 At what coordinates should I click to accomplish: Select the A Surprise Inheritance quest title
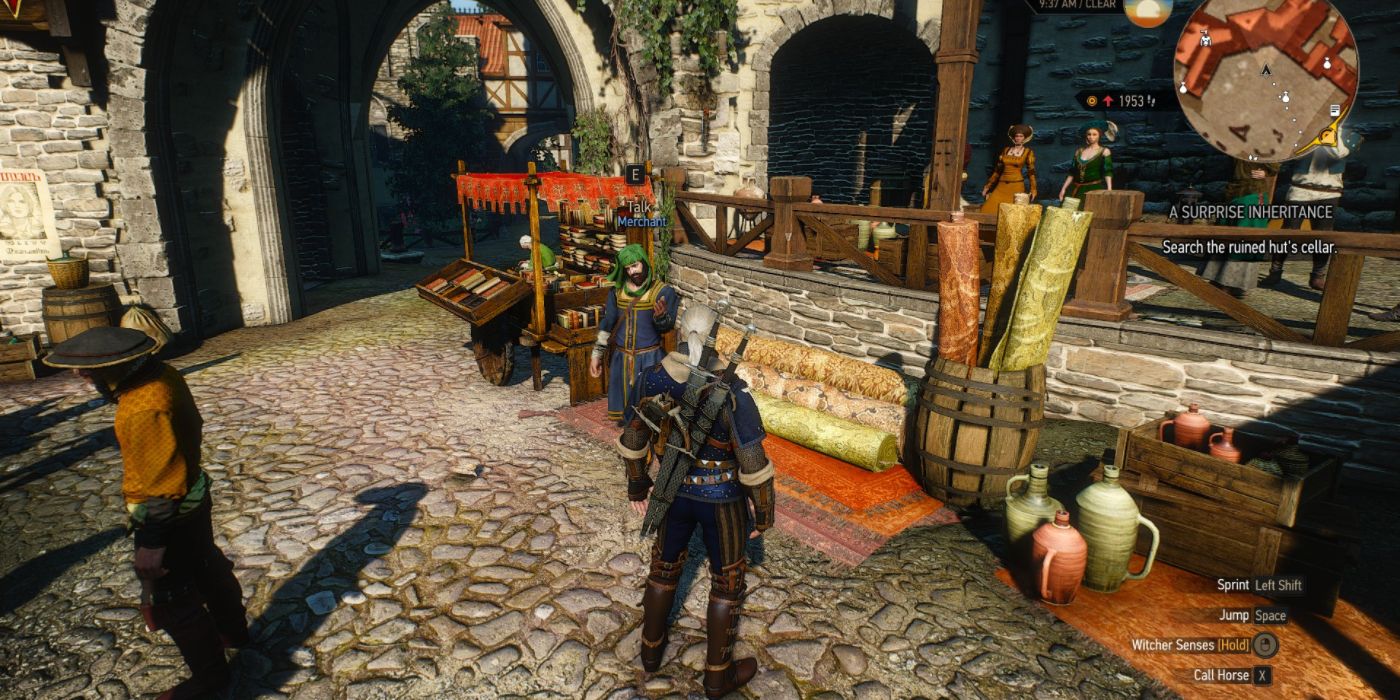pos(1250,212)
